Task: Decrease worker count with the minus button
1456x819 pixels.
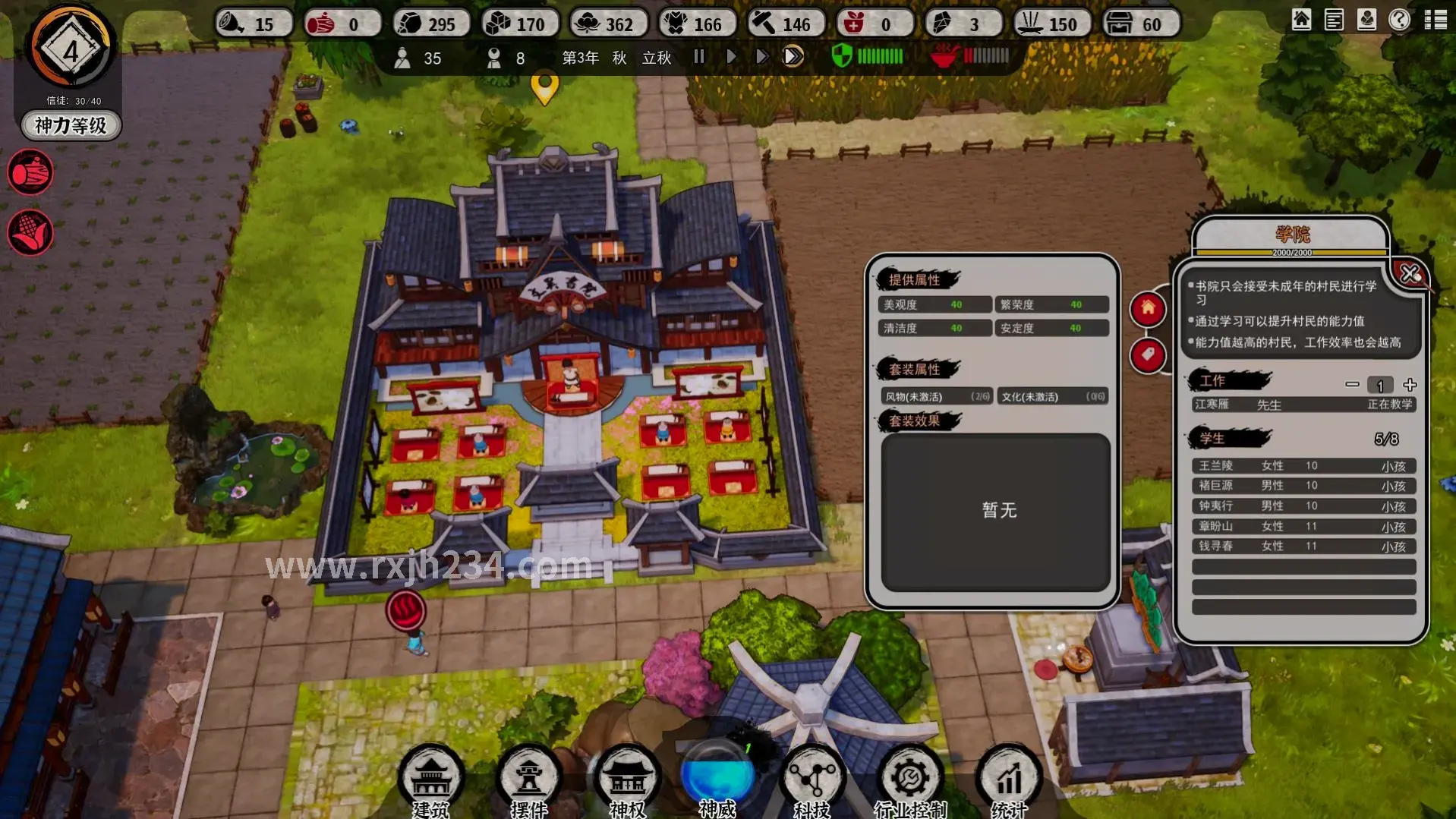Action: coord(1352,385)
